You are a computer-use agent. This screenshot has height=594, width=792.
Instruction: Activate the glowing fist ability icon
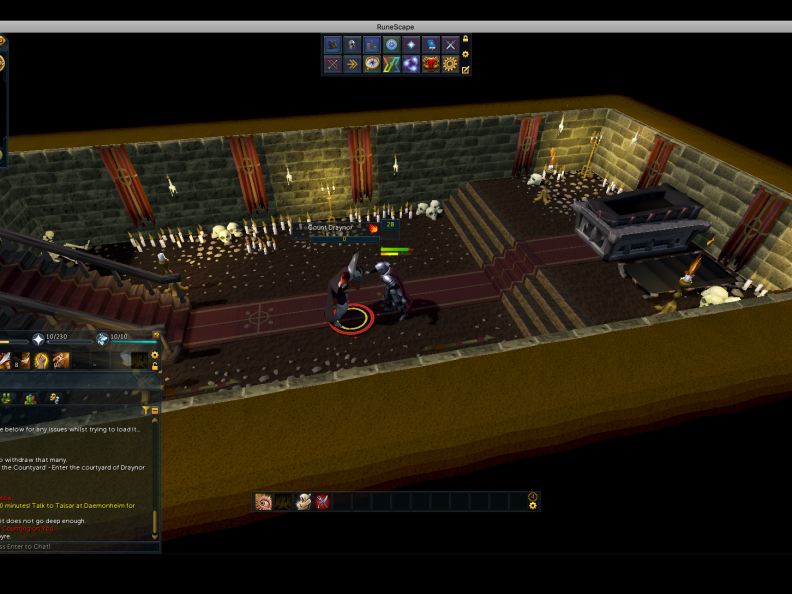42,361
